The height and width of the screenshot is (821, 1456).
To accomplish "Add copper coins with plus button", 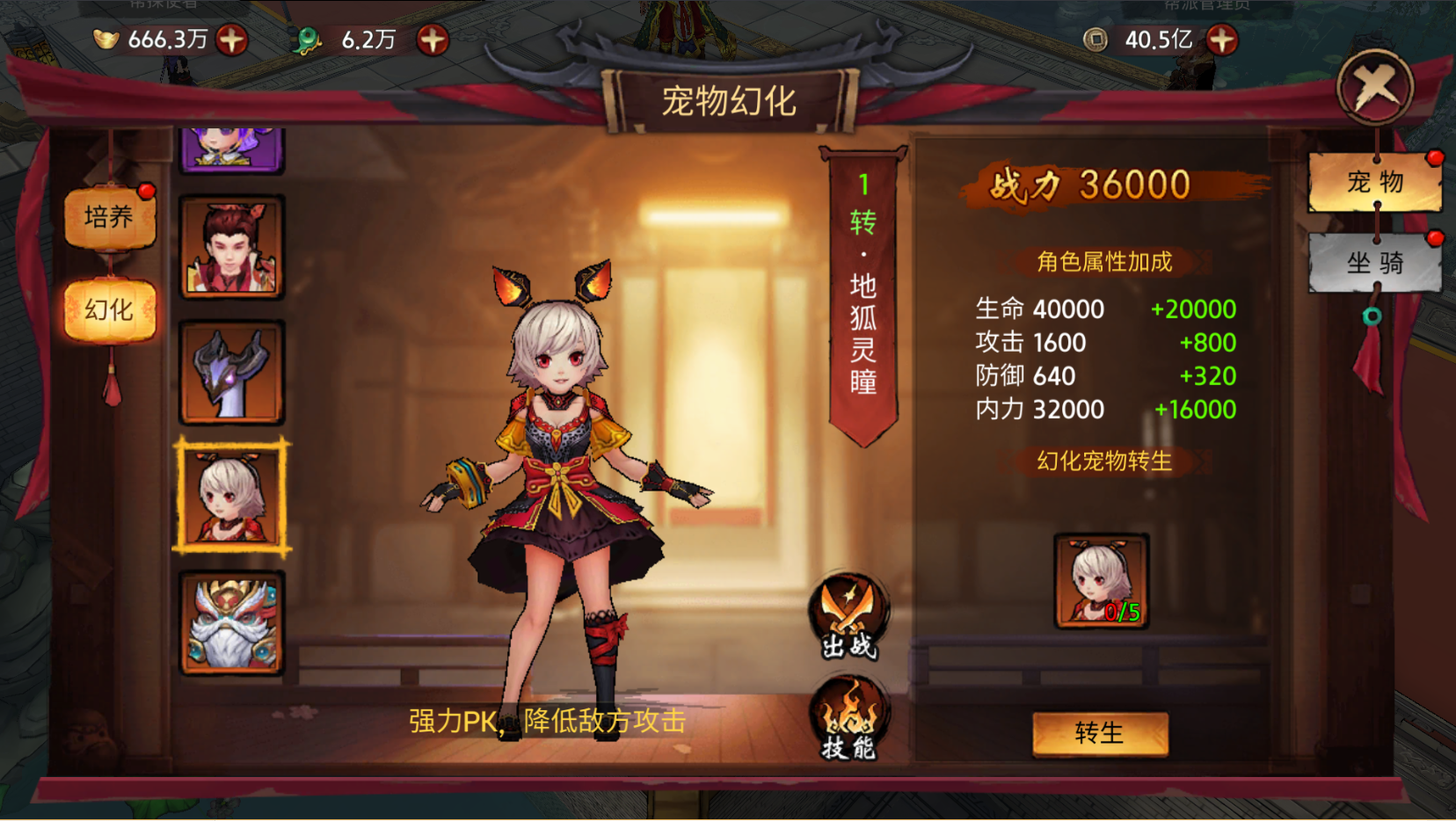I will pyautogui.click(x=1222, y=40).
